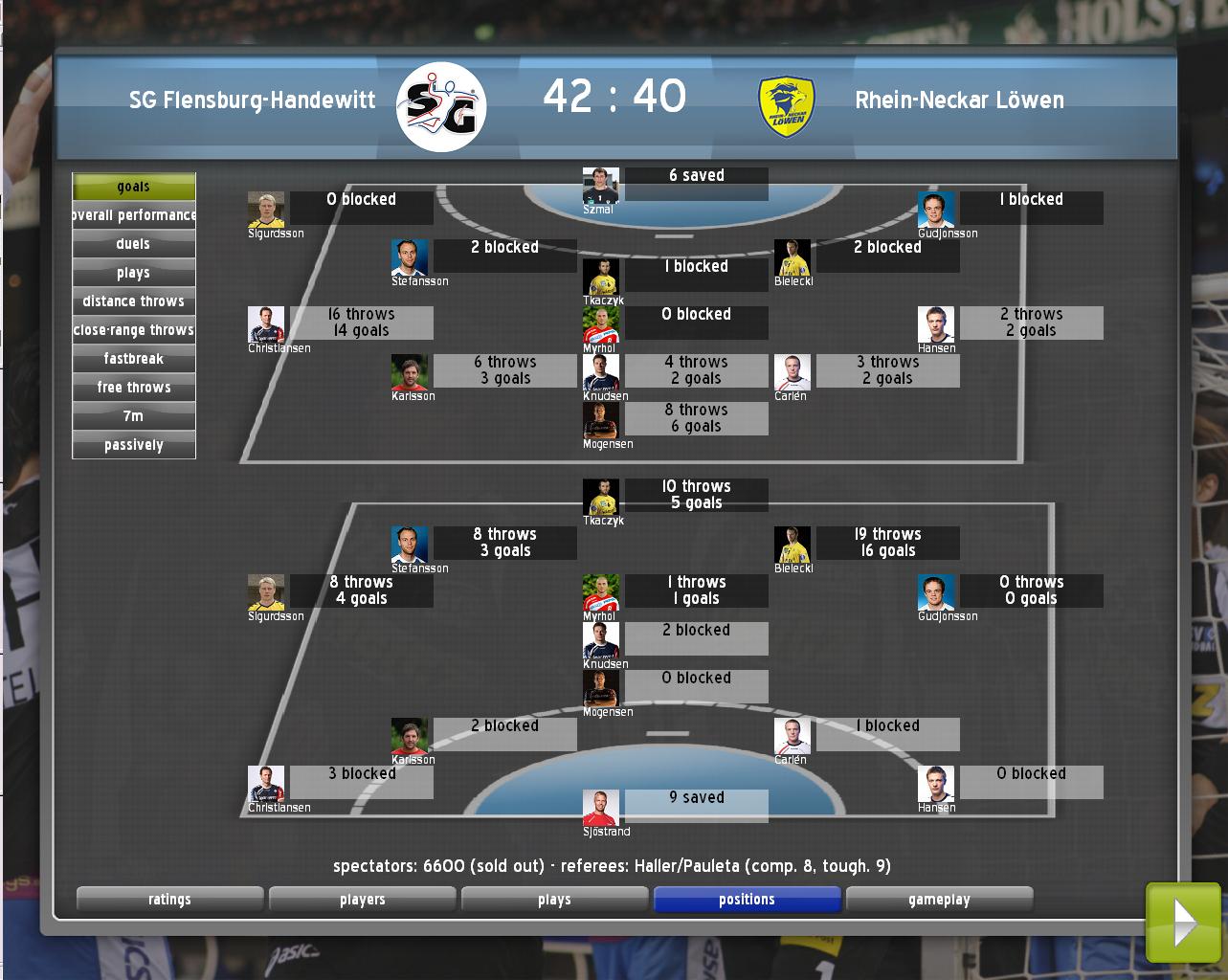1228x980 pixels.
Task: Select the goals statistic filter
Action: [x=134, y=187]
